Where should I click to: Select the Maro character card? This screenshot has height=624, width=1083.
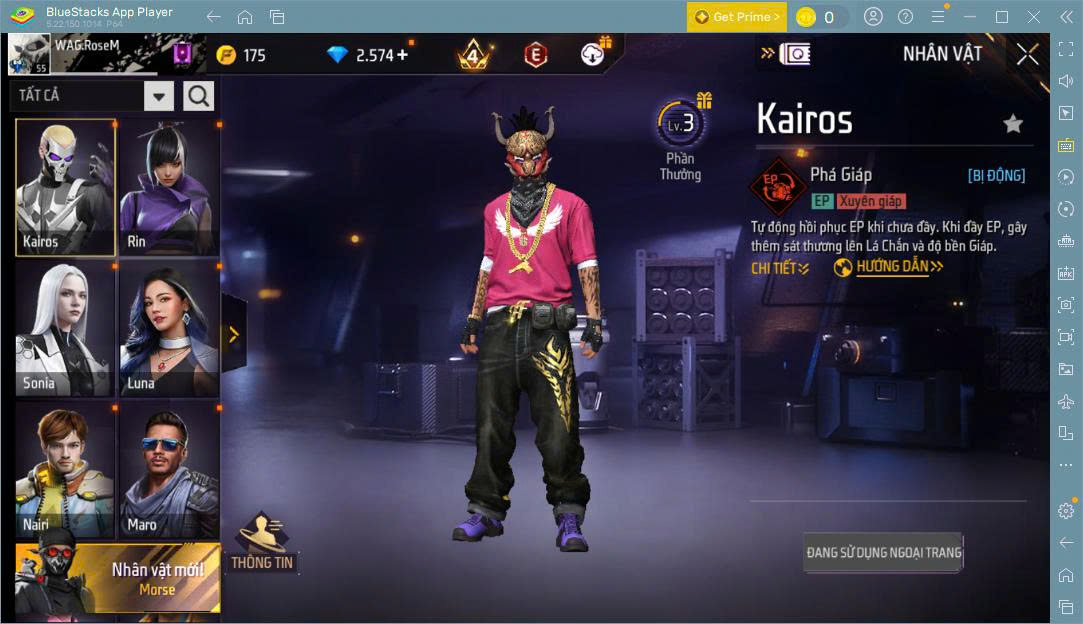pos(169,470)
